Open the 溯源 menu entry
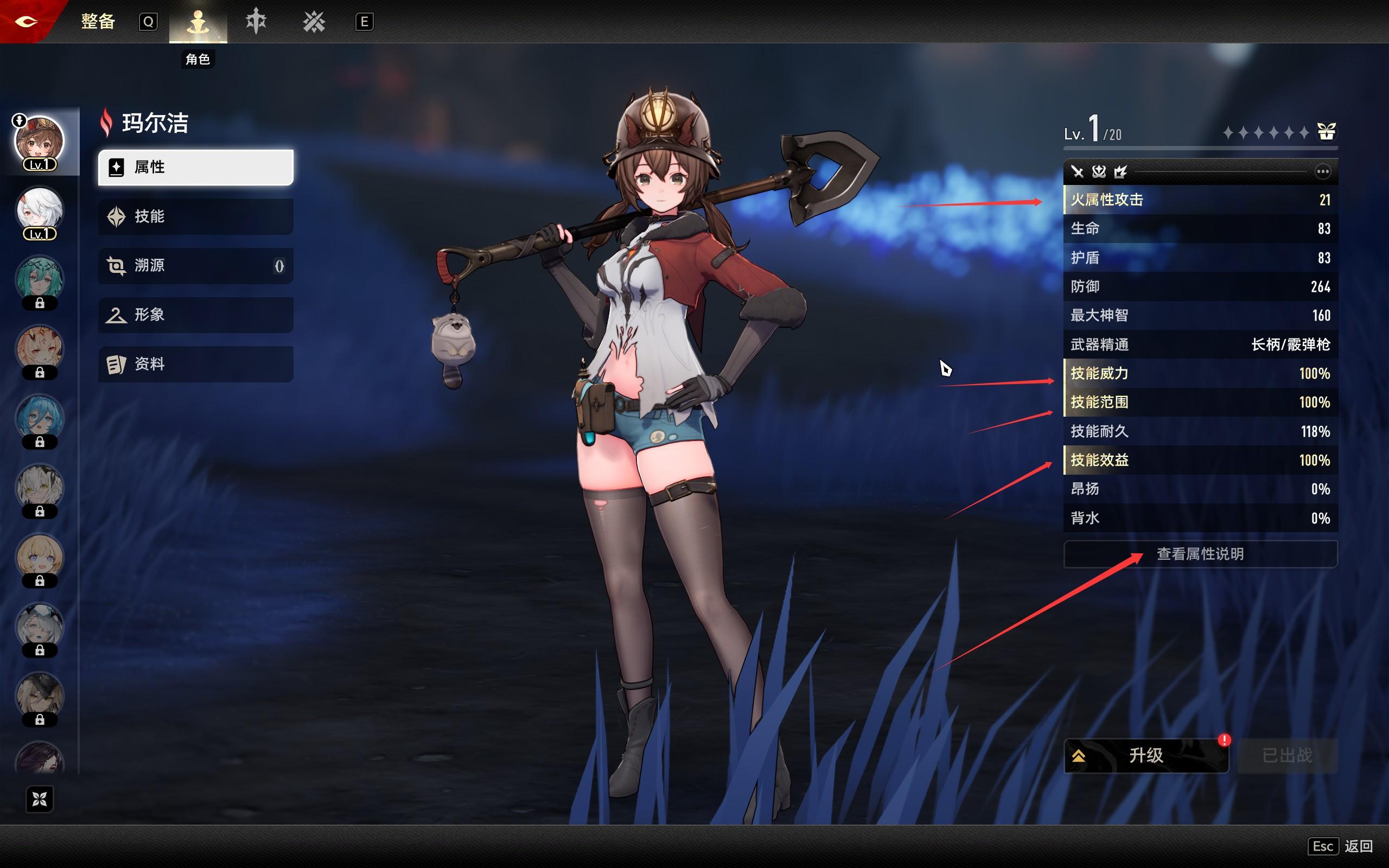The height and width of the screenshot is (868, 1389). pos(196,266)
